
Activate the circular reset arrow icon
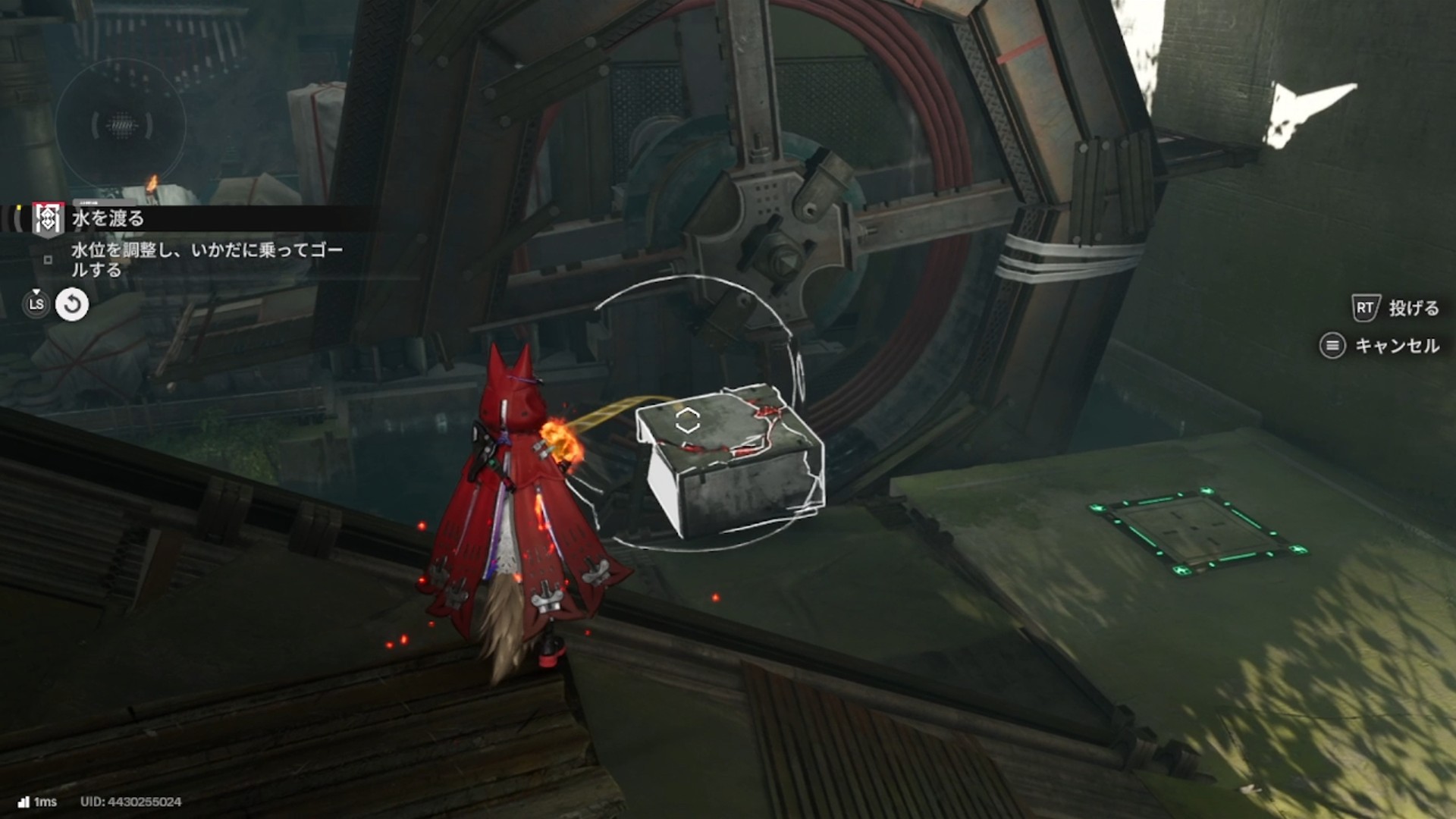coord(72,305)
